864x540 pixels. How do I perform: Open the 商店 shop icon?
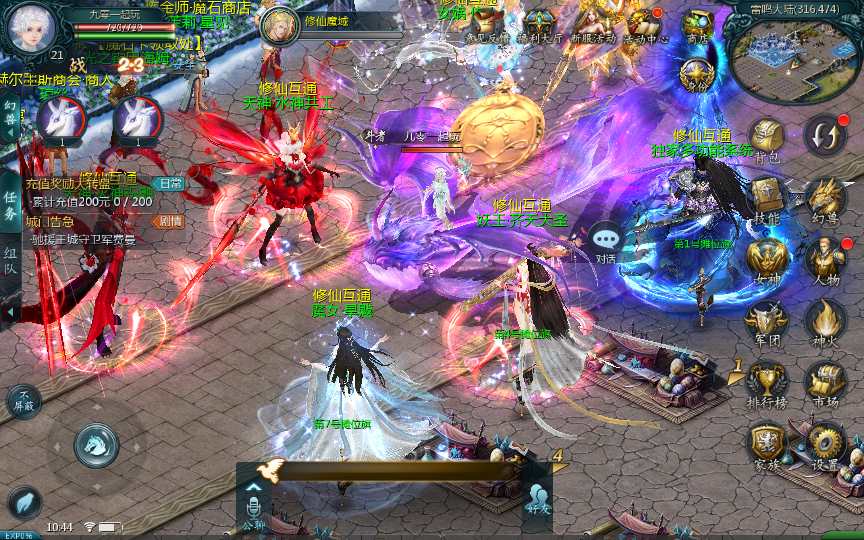click(x=697, y=24)
